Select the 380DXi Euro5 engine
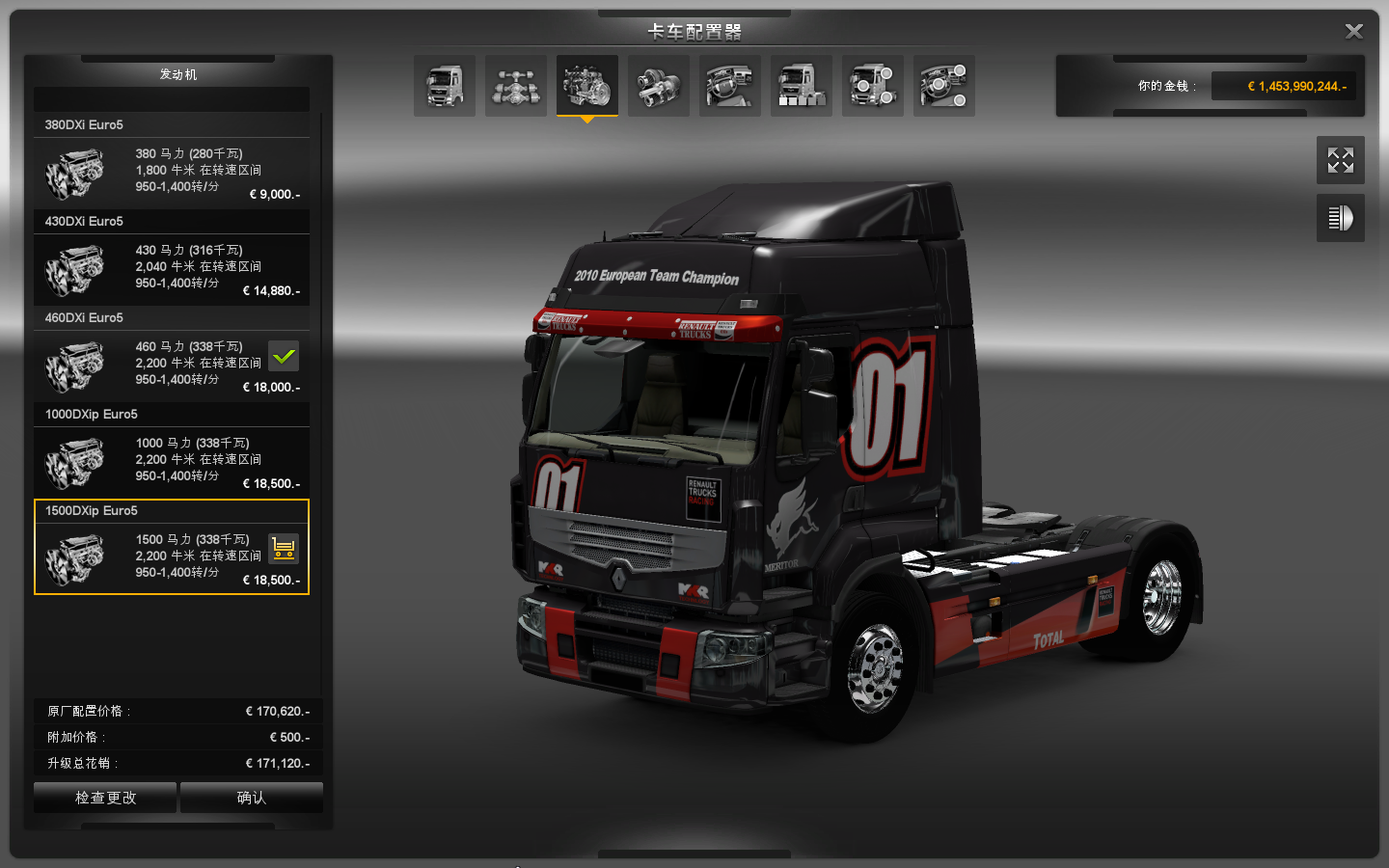This screenshot has width=1389, height=868. (172, 171)
